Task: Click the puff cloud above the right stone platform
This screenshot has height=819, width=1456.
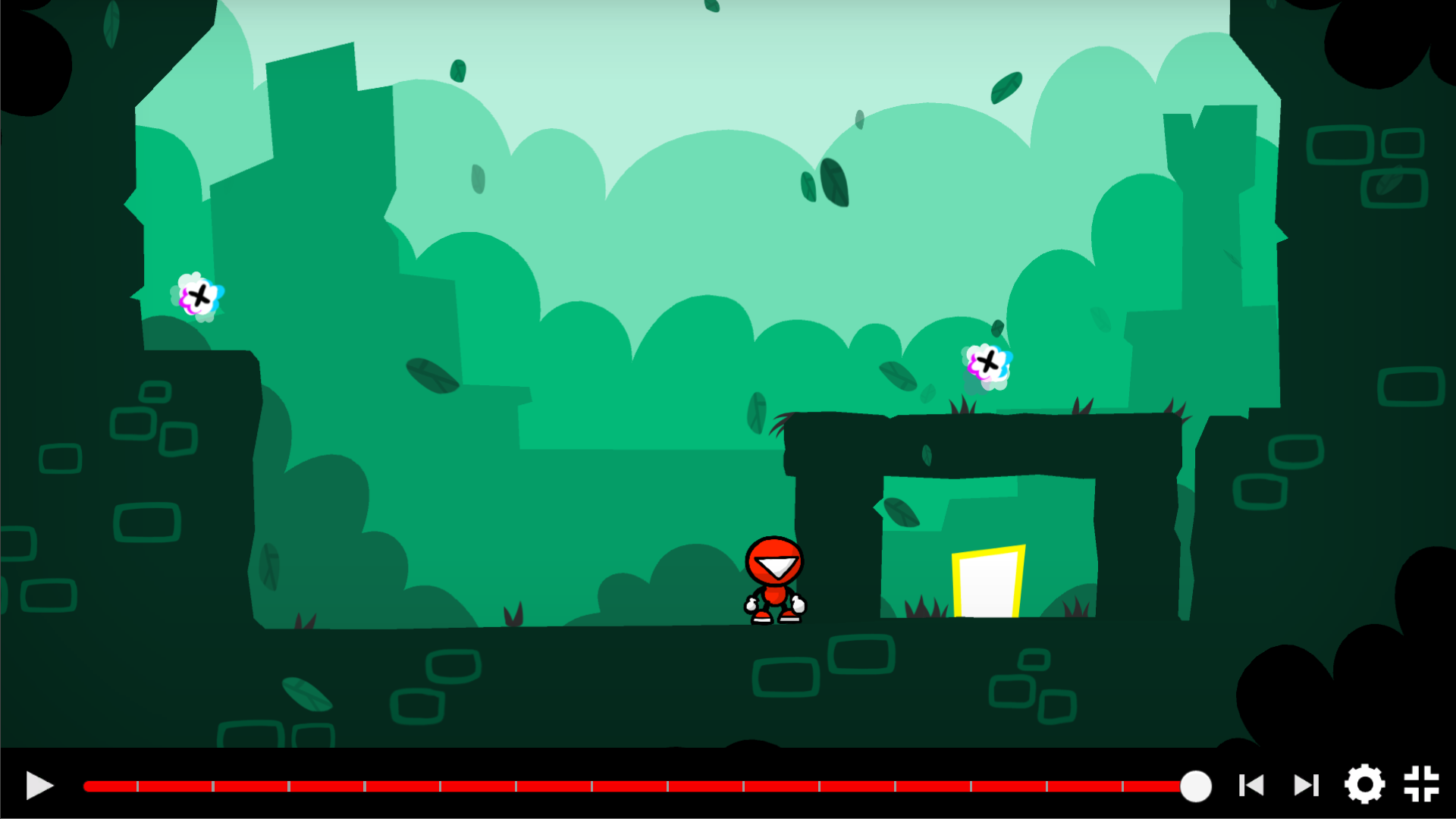Action: [x=988, y=364]
